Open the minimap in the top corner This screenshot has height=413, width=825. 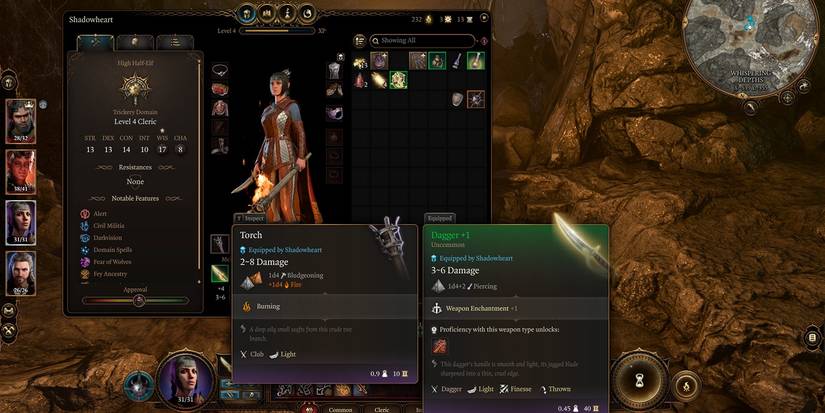click(751, 48)
